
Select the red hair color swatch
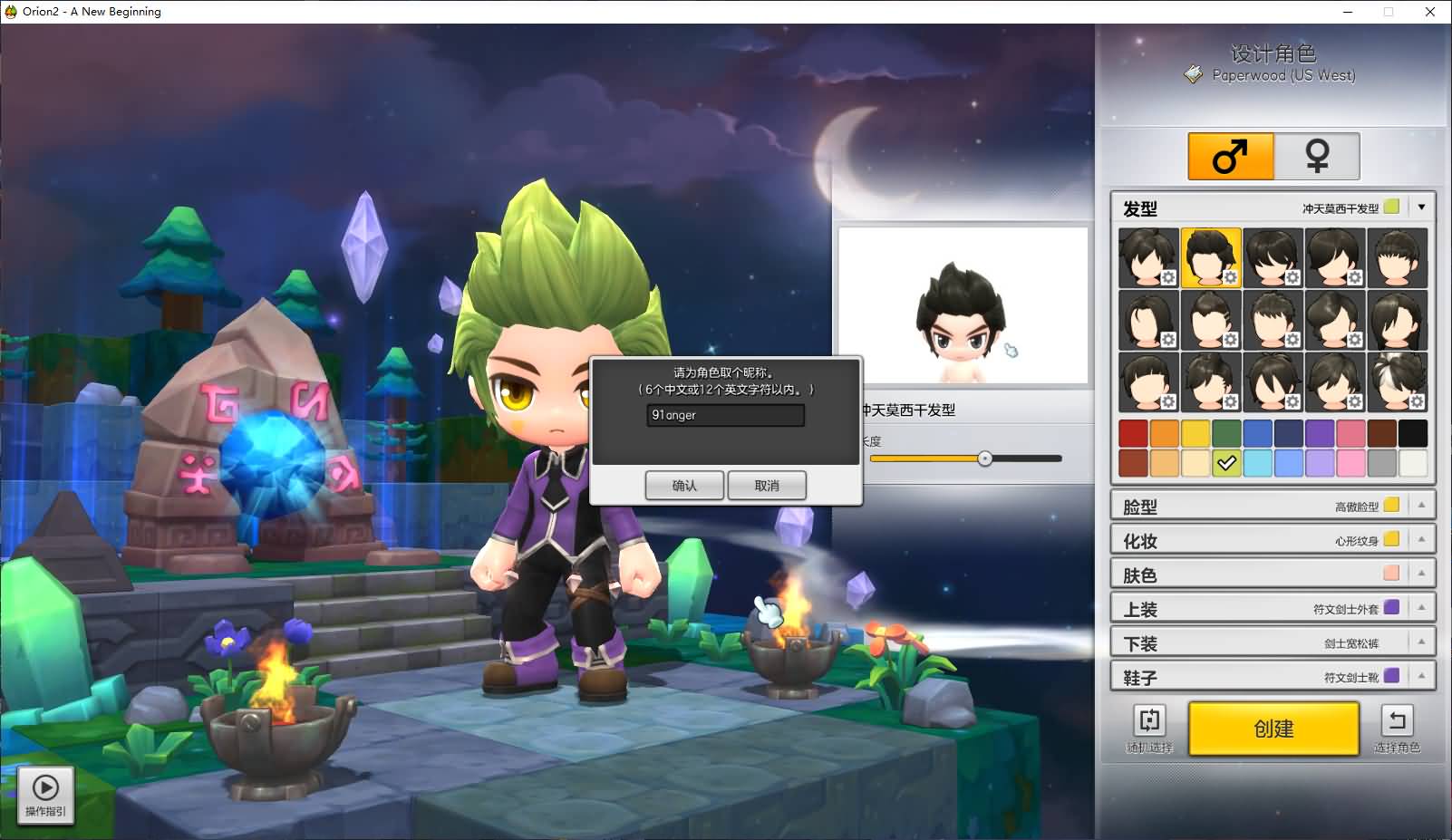[1133, 433]
